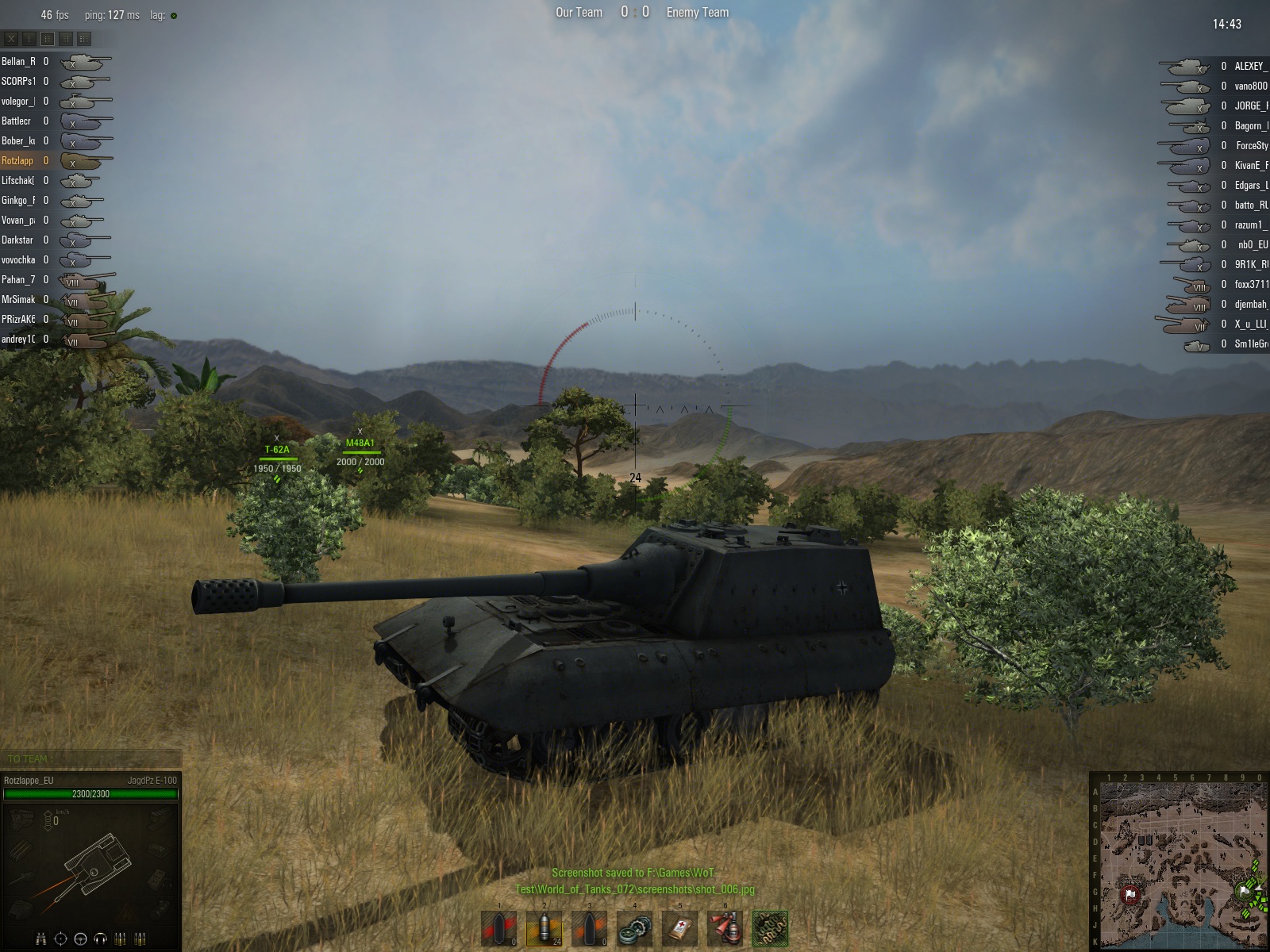
Task: Click the driver steering wheel icon
Action: click(80, 939)
